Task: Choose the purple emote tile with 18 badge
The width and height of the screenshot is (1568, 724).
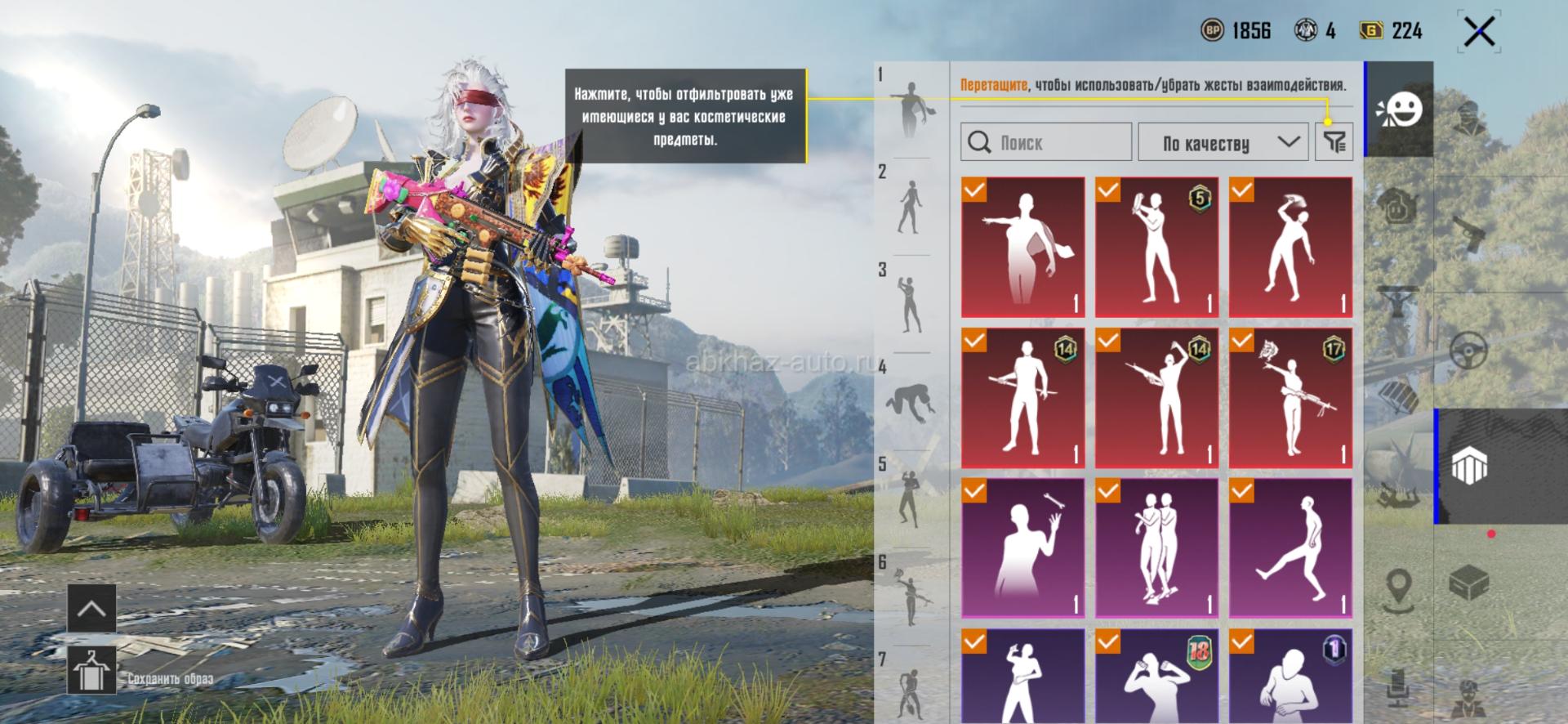Action: pyautogui.click(x=1156, y=677)
